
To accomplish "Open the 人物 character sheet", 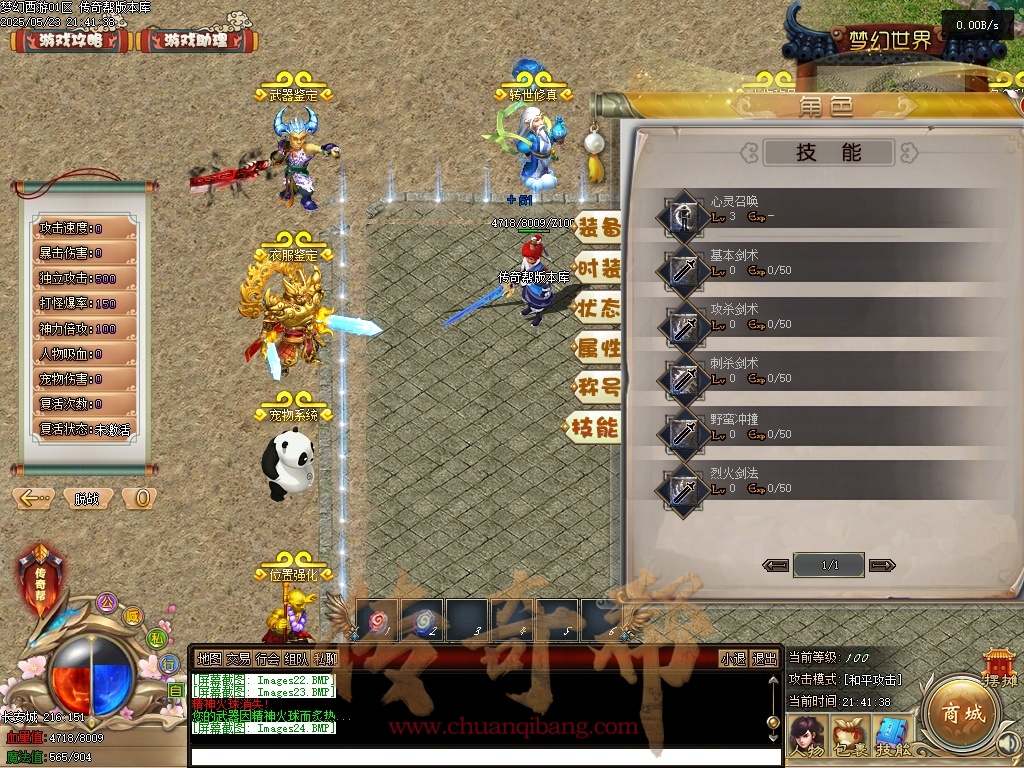I will coord(807,737).
